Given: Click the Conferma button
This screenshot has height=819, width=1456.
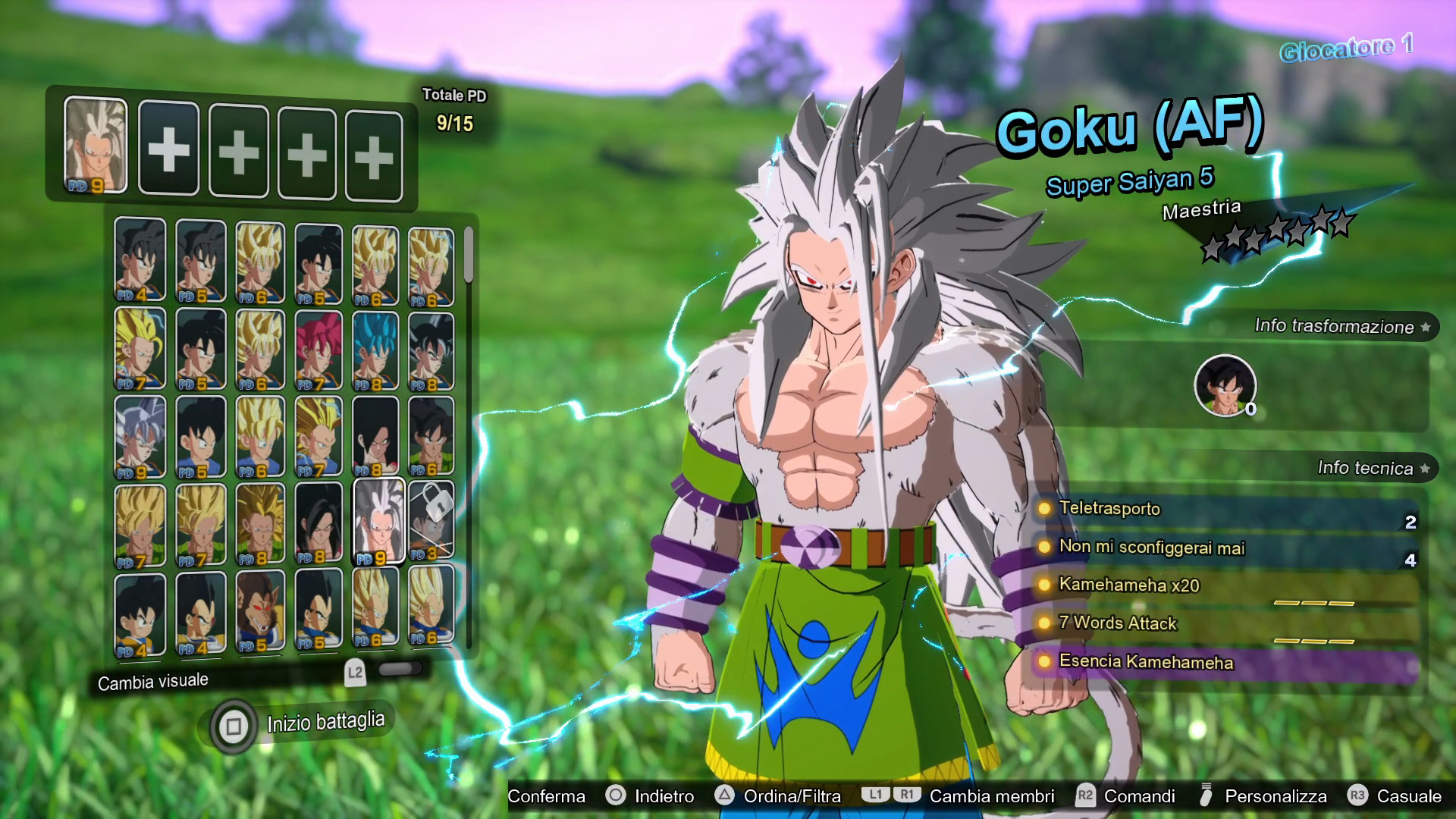Looking at the screenshot, I should coord(546,797).
